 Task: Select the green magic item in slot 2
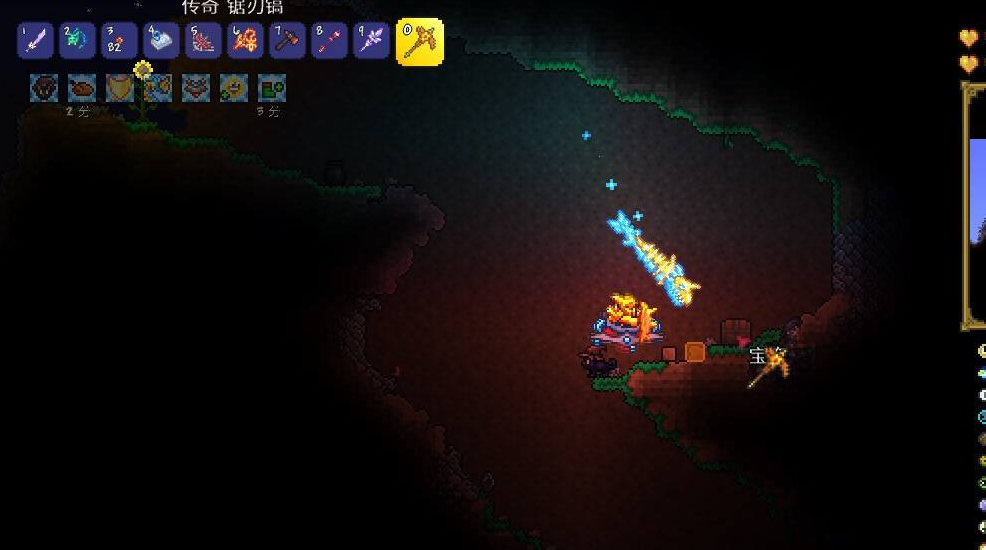tap(77, 41)
